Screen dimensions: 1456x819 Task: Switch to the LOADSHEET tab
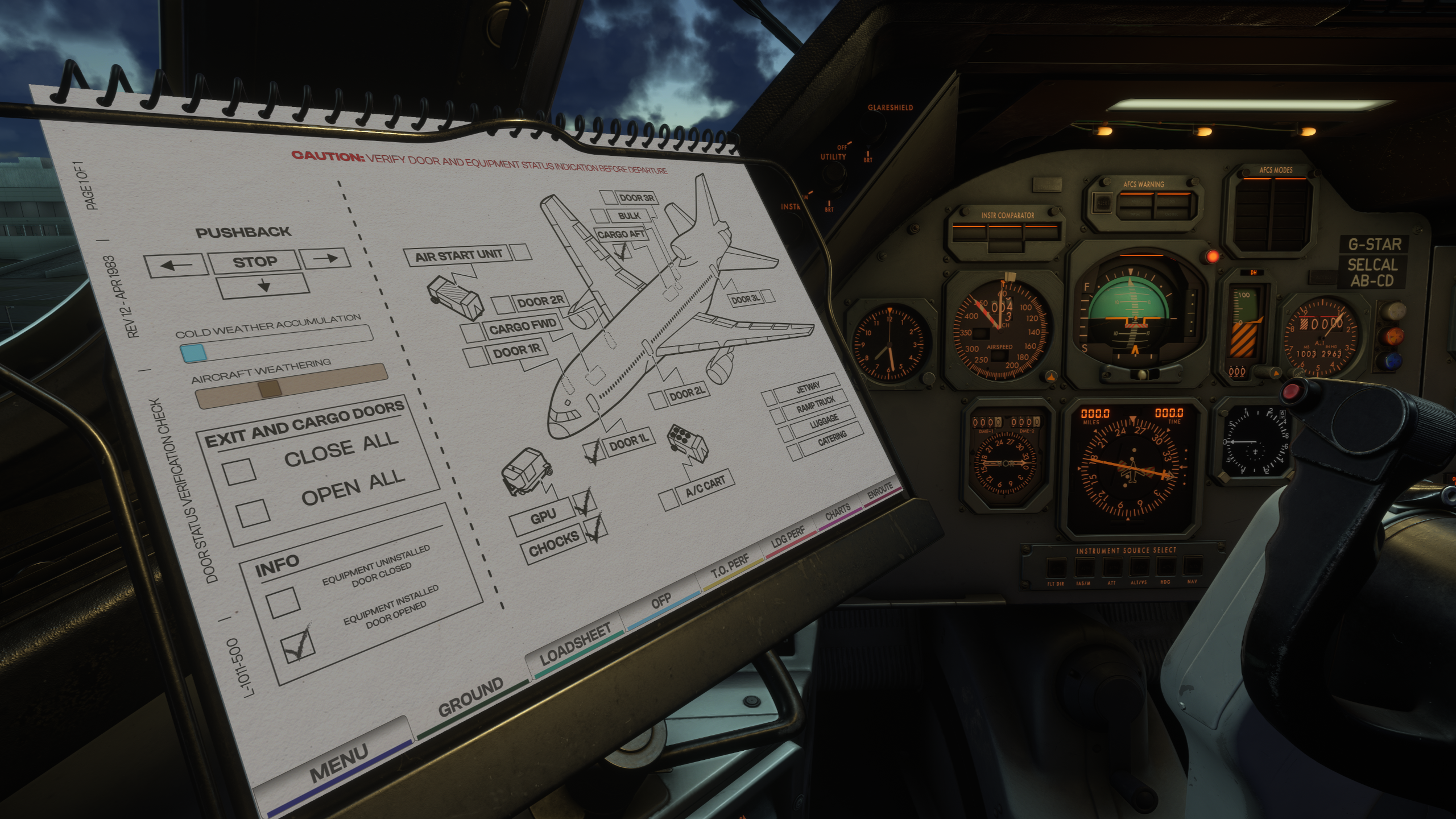tap(575, 643)
